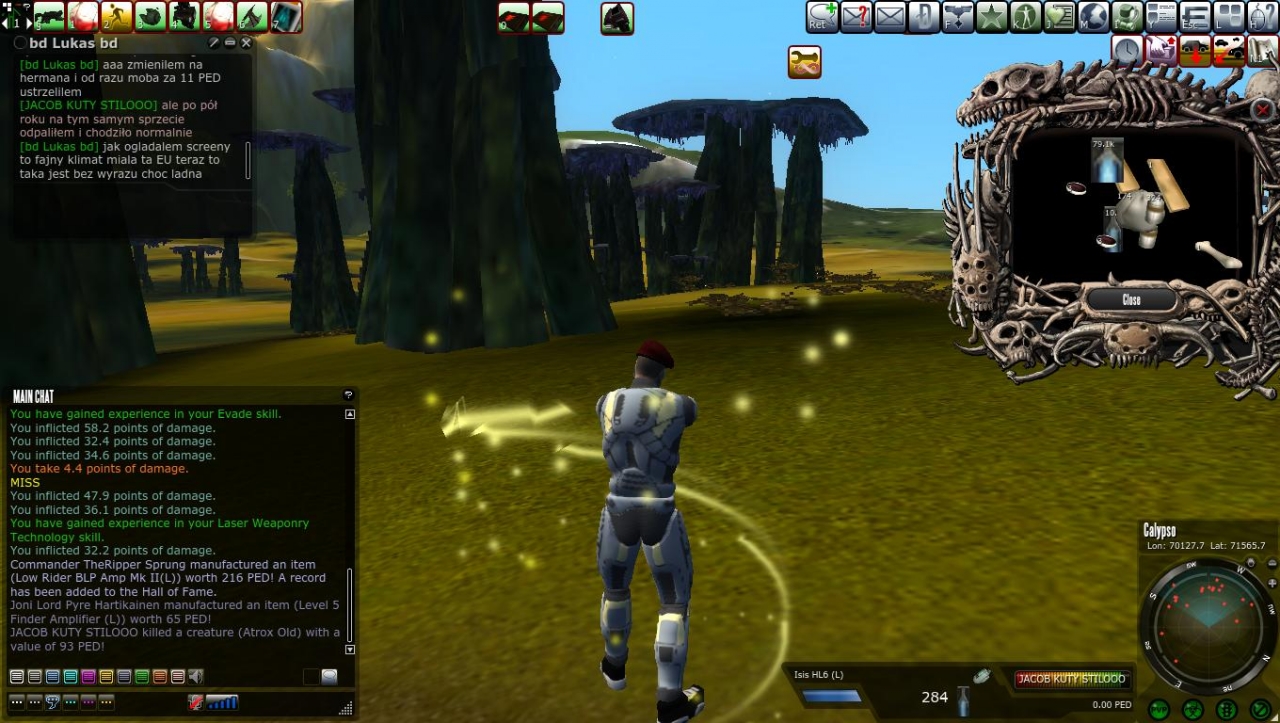
Task: Open the mail envelope with question mark
Action: click(x=856, y=17)
